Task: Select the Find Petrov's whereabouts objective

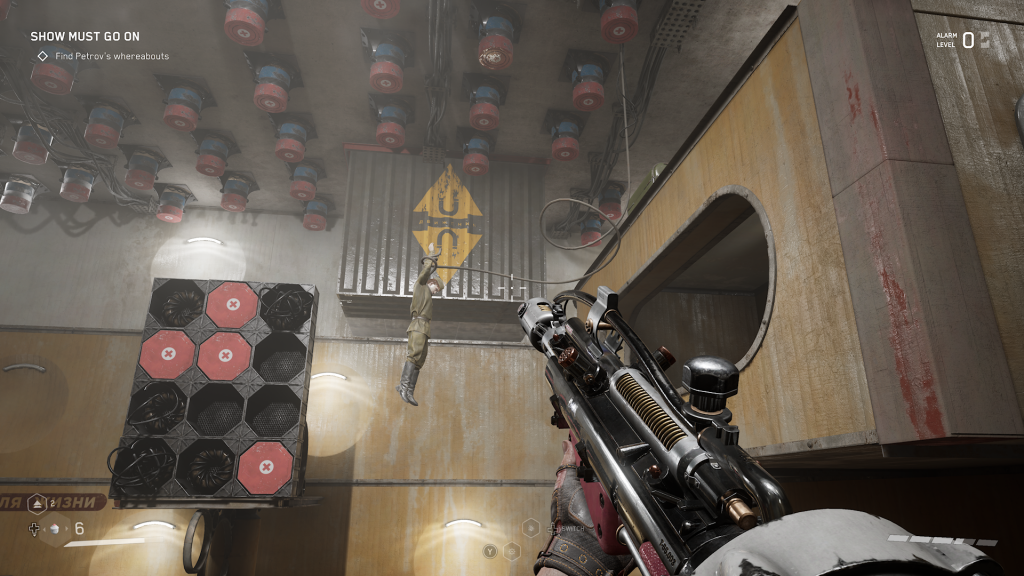Action: 112,56
